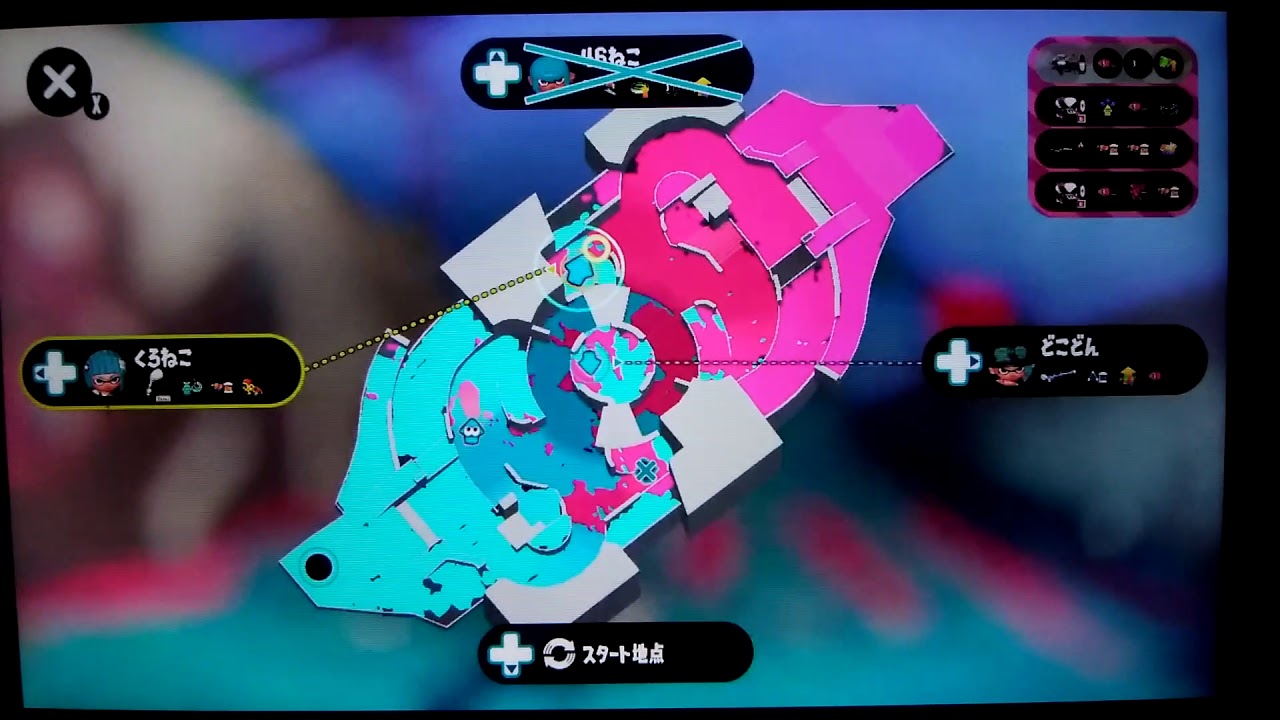This screenshot has width=1280, height=720.
Task: Click the X marker icon on the turf map
Action: pos(645,468)
